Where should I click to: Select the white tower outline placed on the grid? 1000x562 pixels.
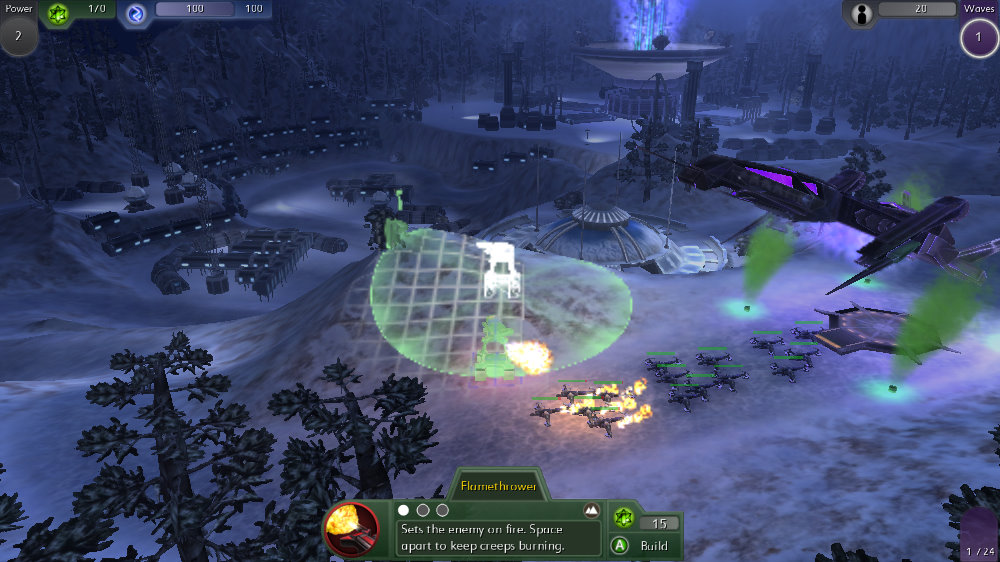498,269
